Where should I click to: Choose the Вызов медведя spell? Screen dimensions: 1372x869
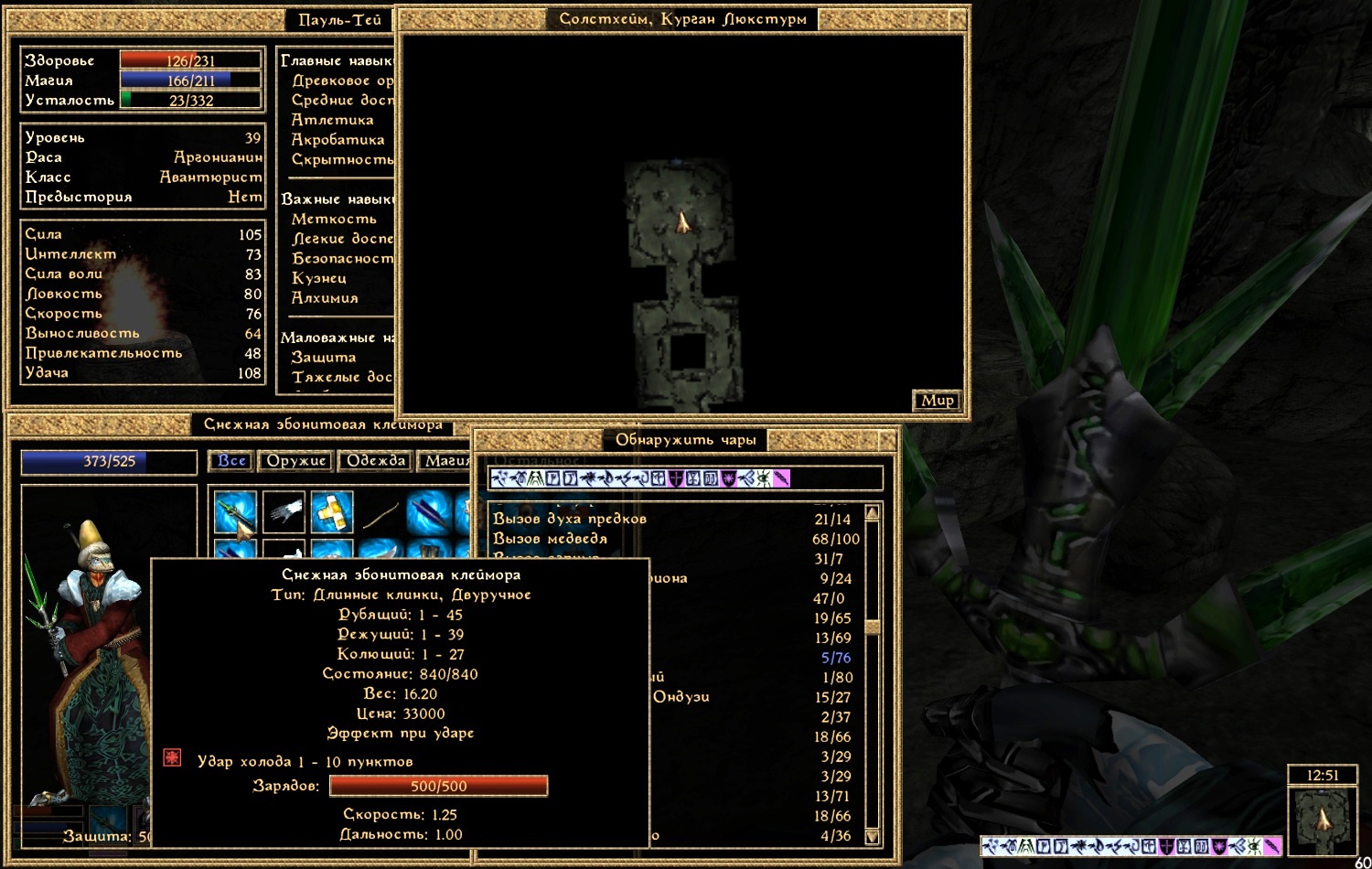click(550, 539)
